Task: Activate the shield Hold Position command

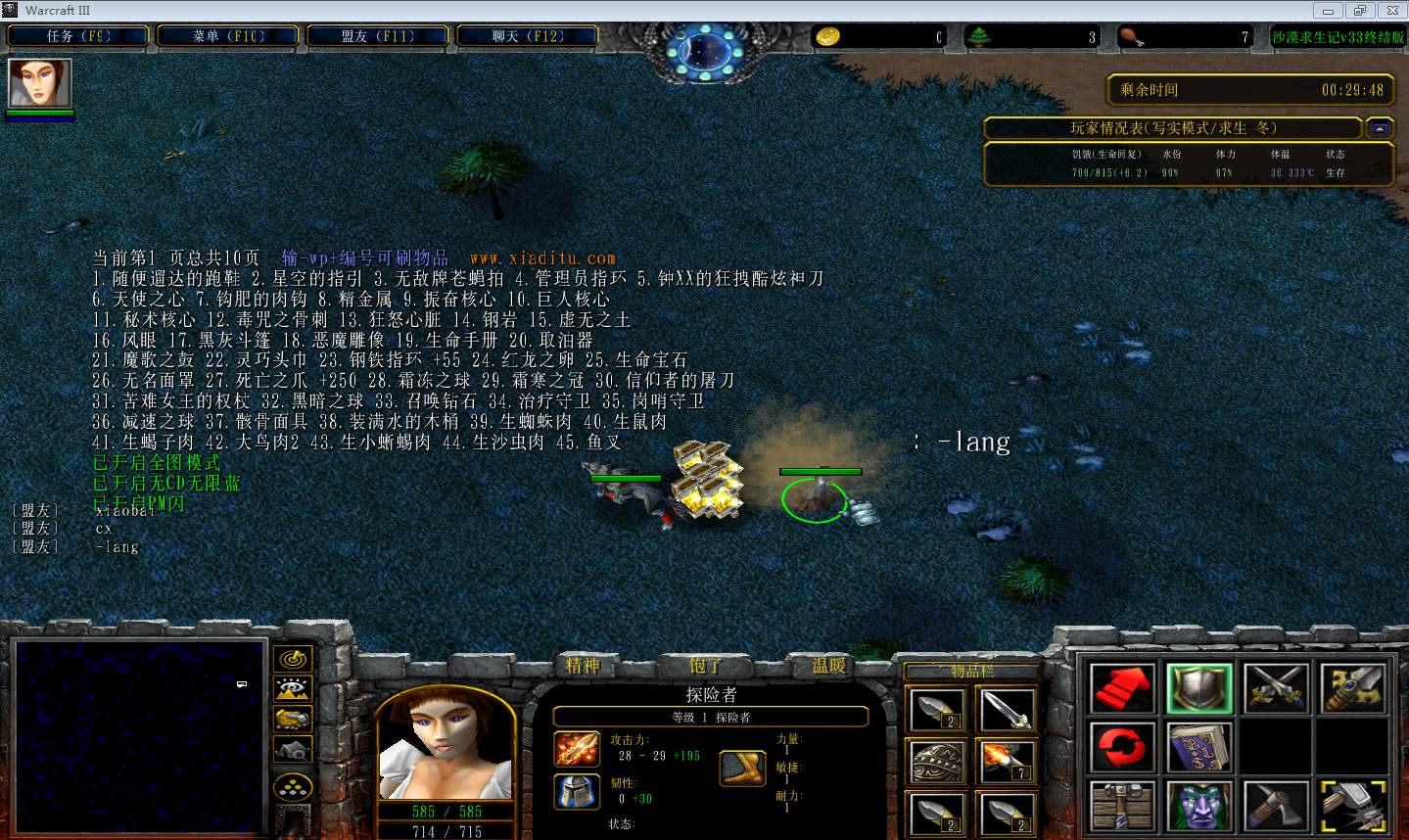Action: (1199, 687)
